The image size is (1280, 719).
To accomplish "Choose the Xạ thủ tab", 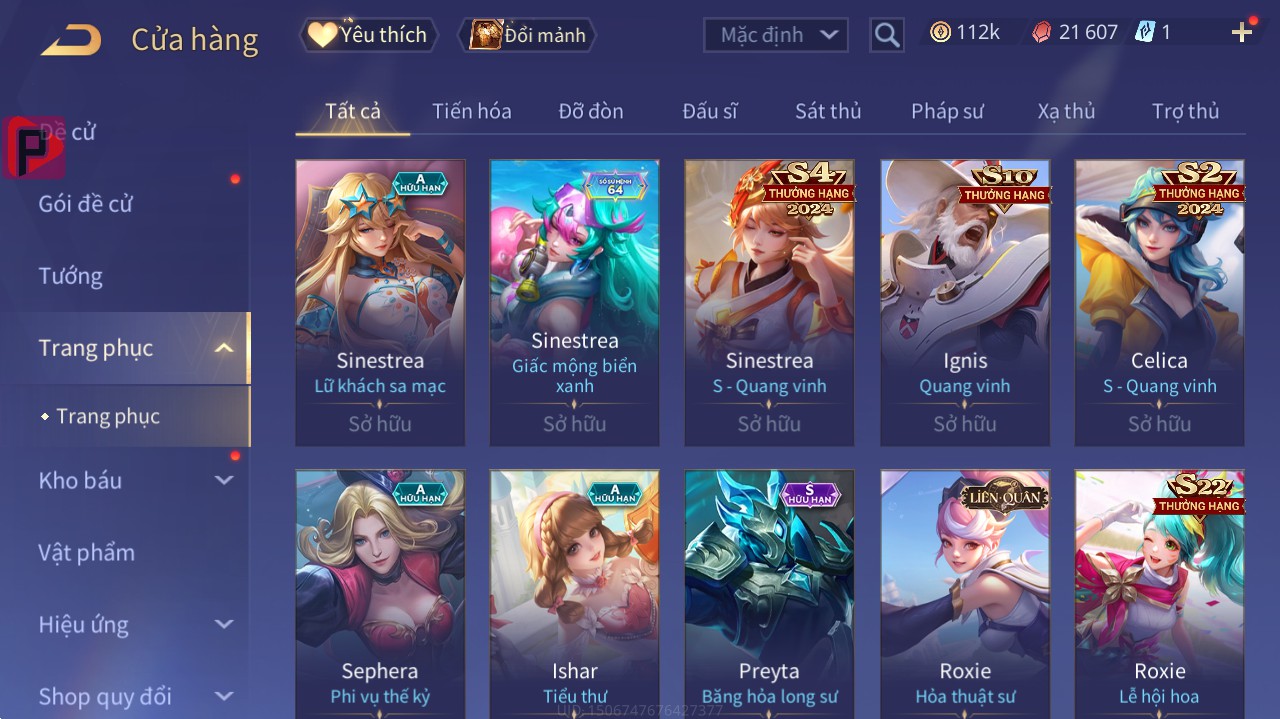I will 1066,111.
